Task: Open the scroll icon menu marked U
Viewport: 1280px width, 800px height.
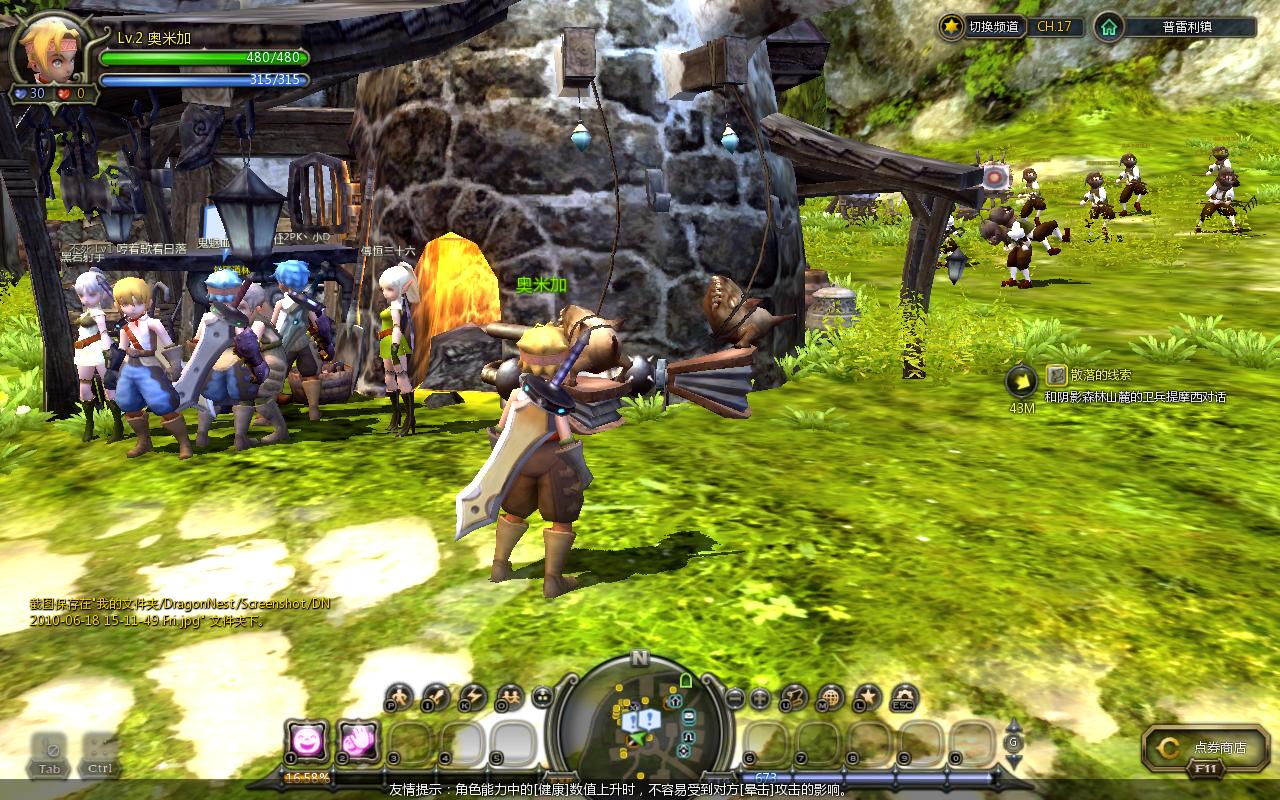Action: coord(794,696)
